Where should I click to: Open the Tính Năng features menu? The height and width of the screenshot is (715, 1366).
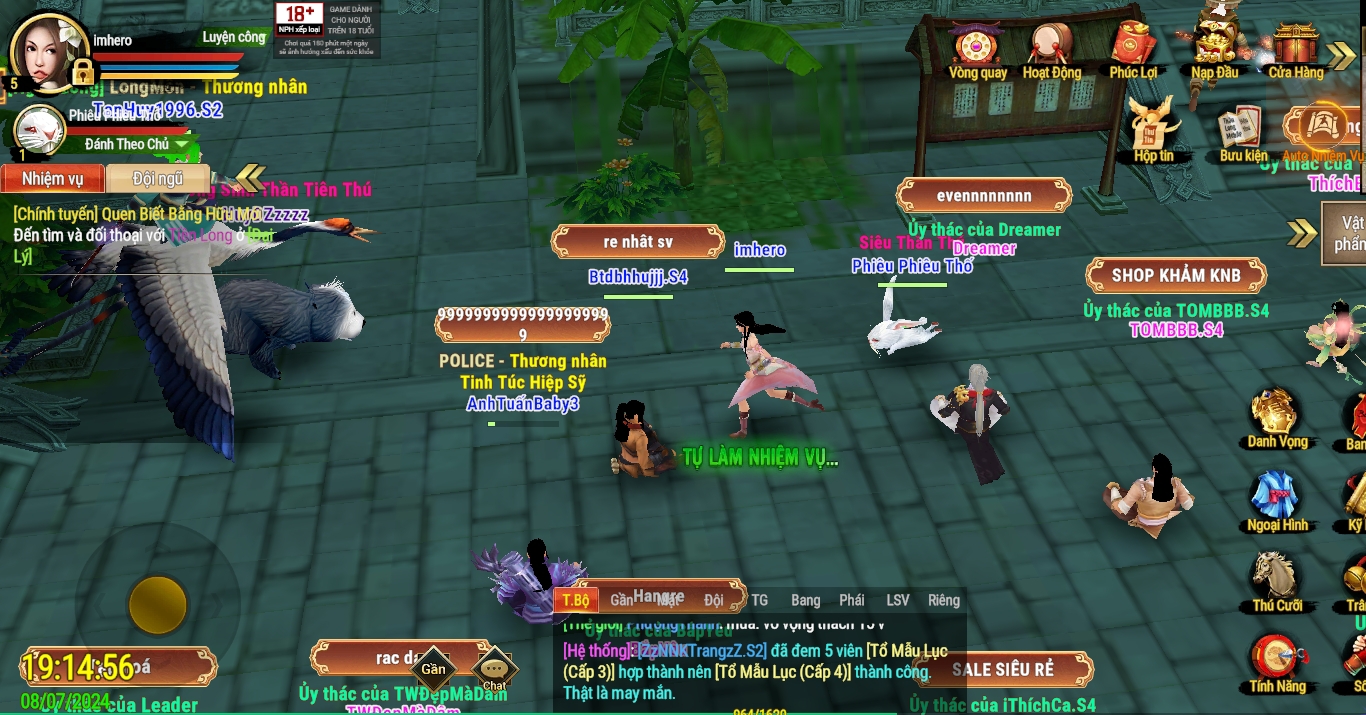coord(1277,661)
